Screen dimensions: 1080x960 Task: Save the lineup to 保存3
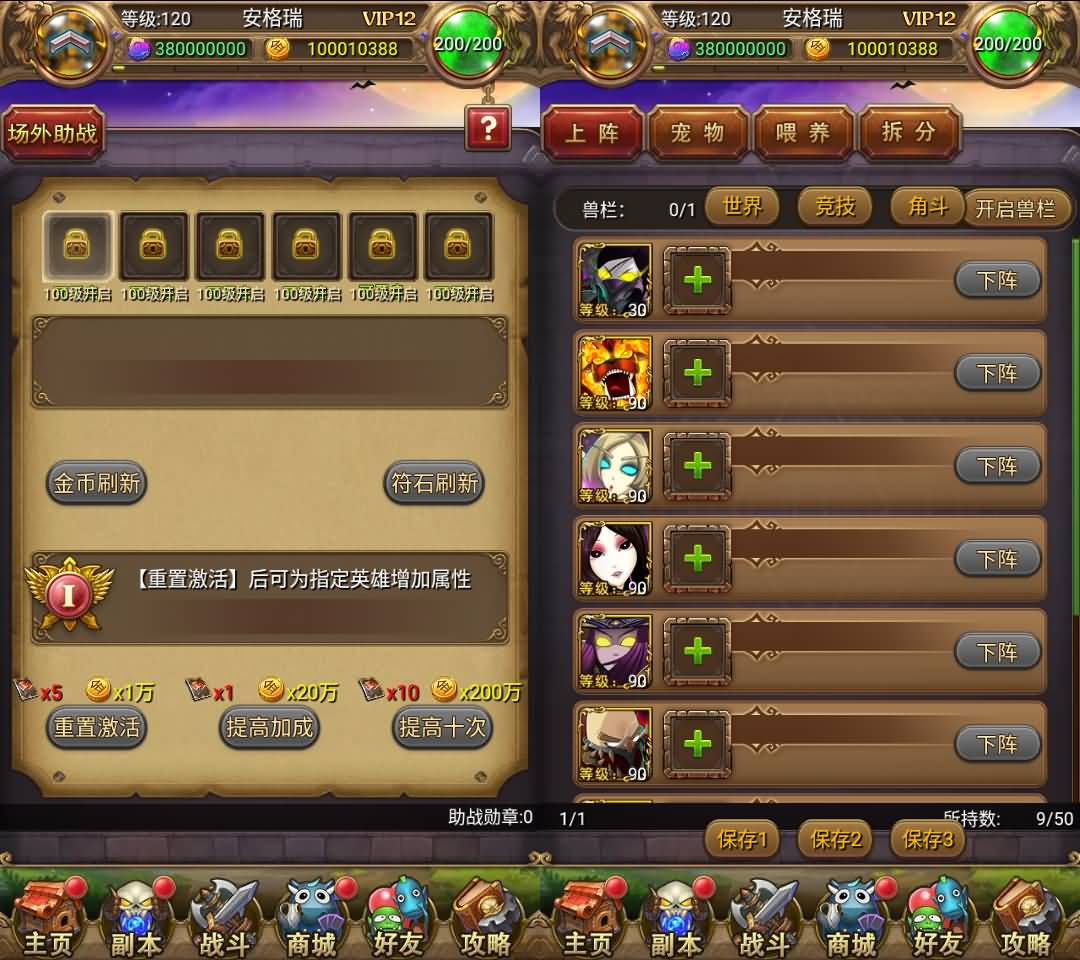click(927, 839)
